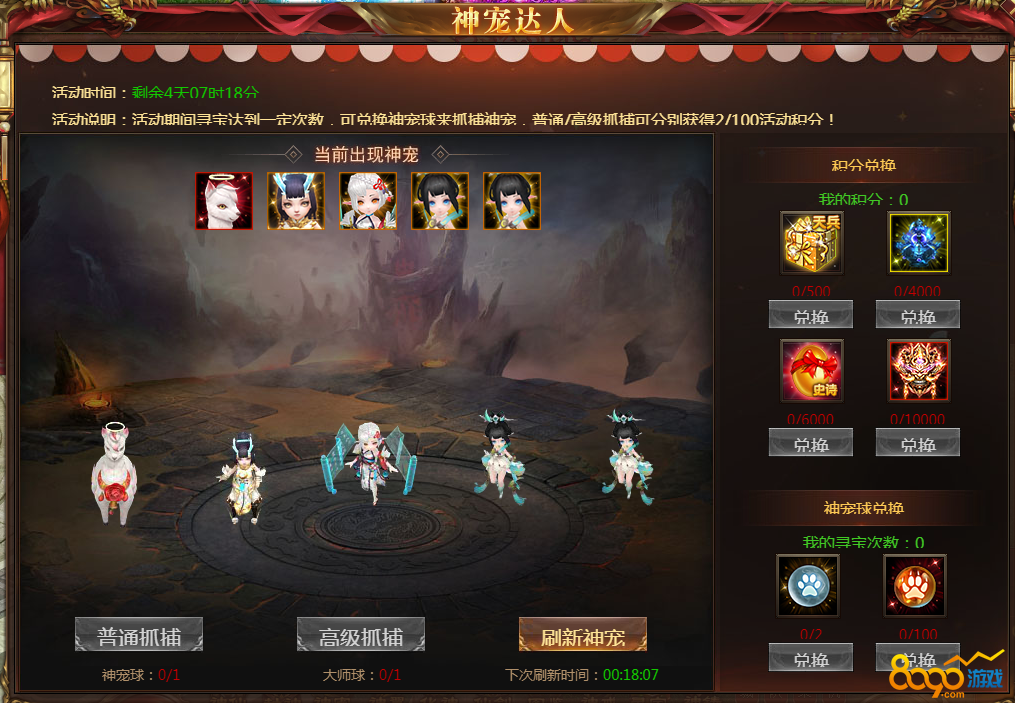Choose the 高级抓捕 advanced capture button
The height and width of the screenshot is (703, 1015).
(361, 635)
